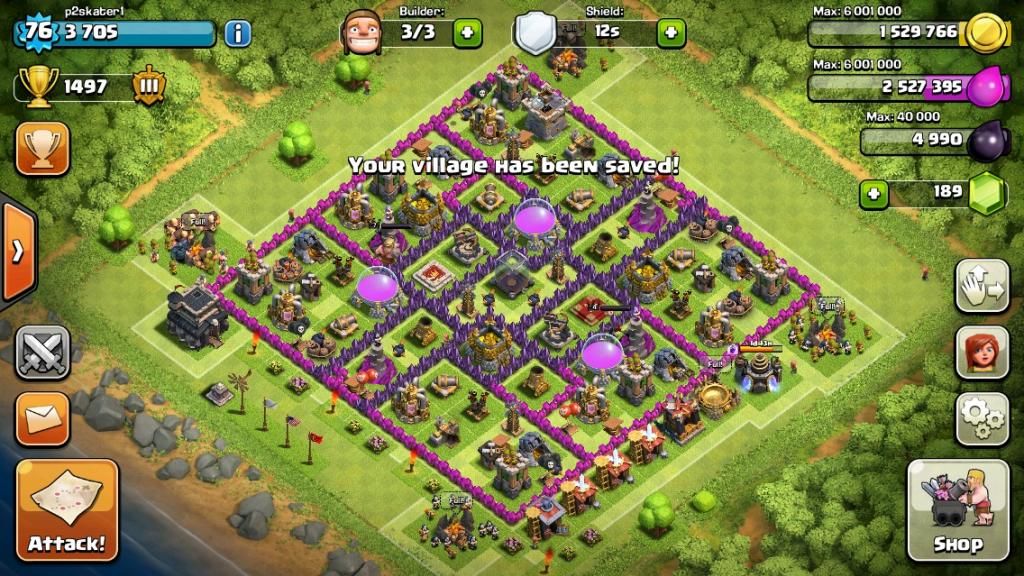Add a builder with the green plus
This screenshot has width=1024, height=576.
(x=467, y=33)
